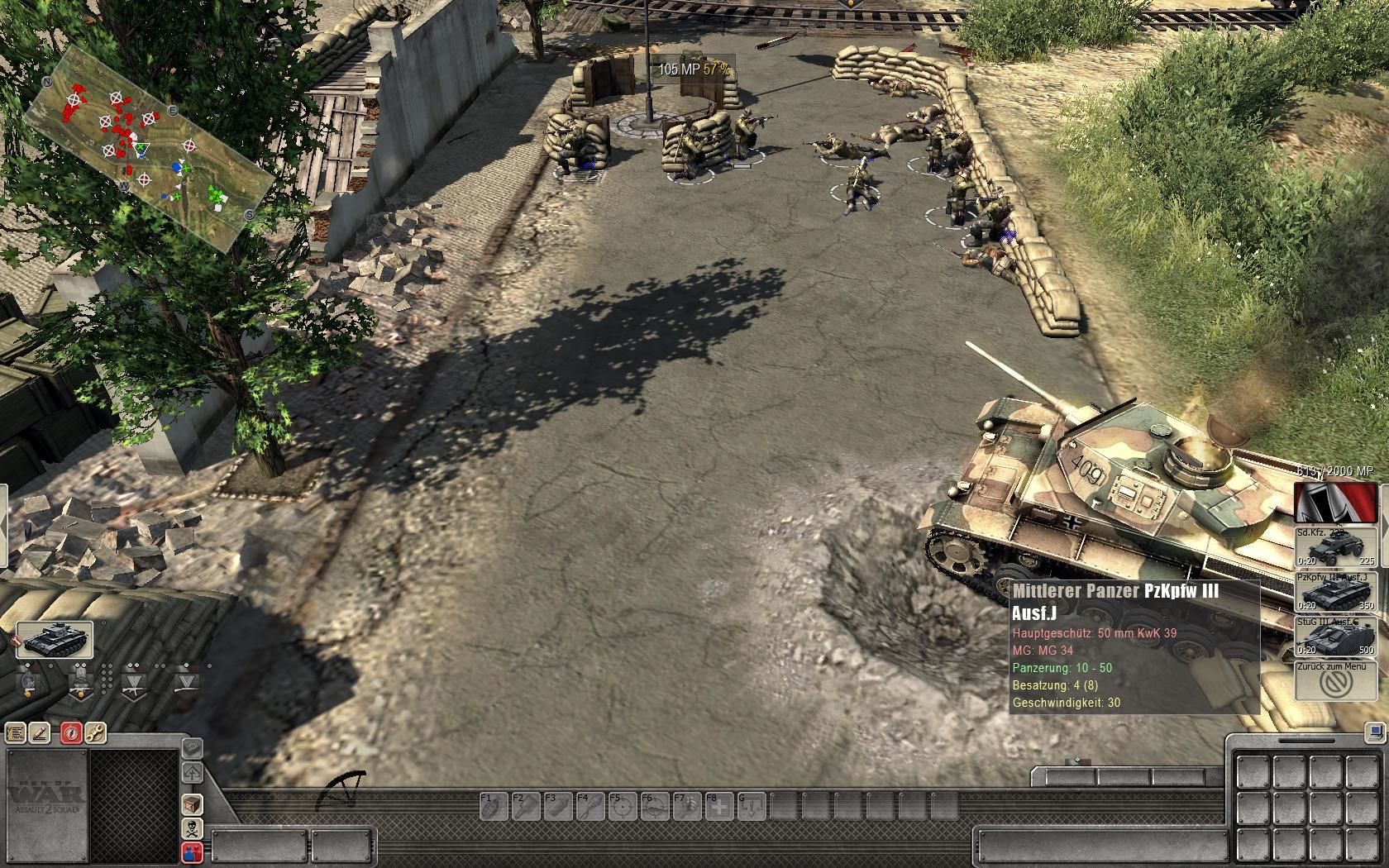
Task: Toggle the red and blue players button
Action: pos(192,852)
